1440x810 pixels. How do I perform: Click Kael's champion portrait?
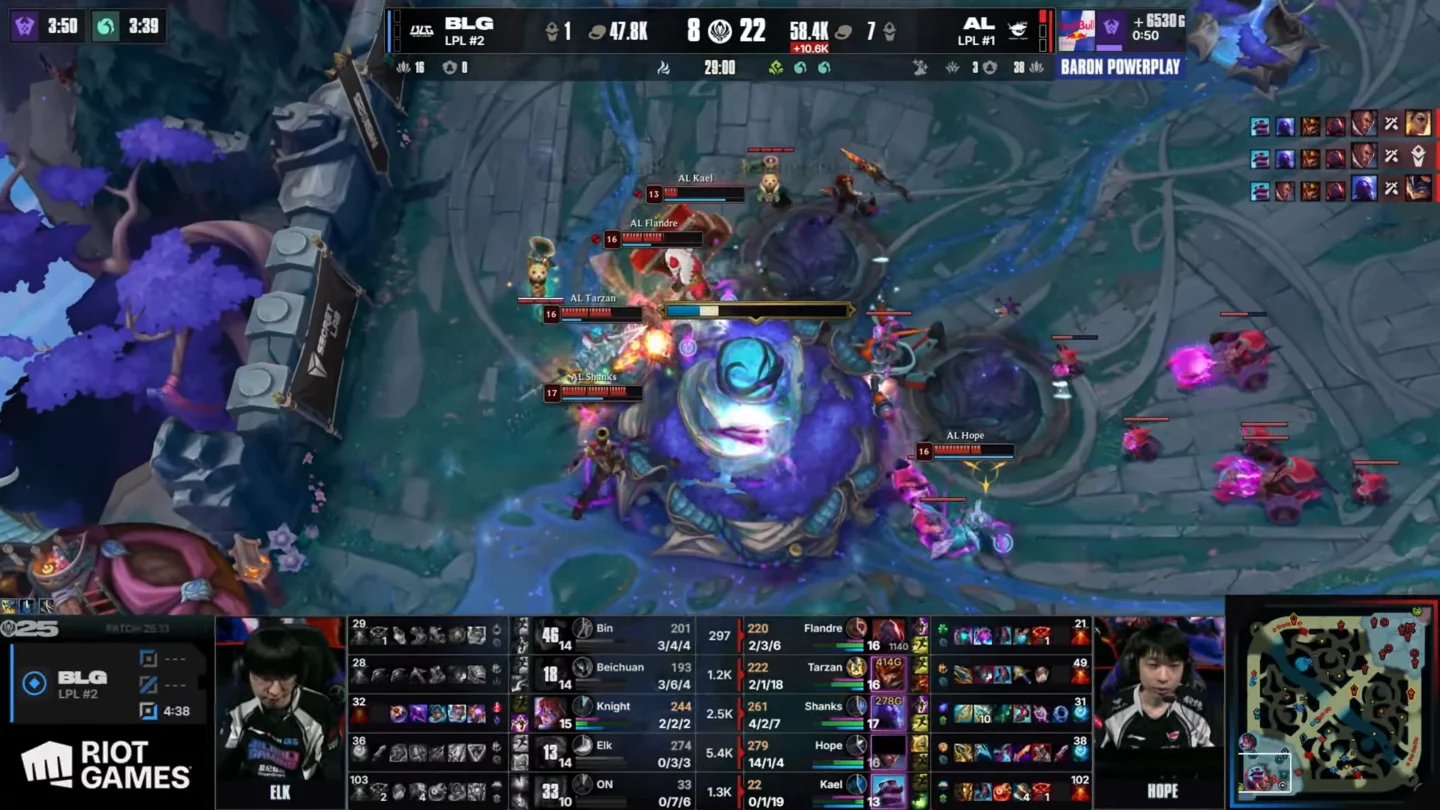pyautogui.click(x=887, y=791)
